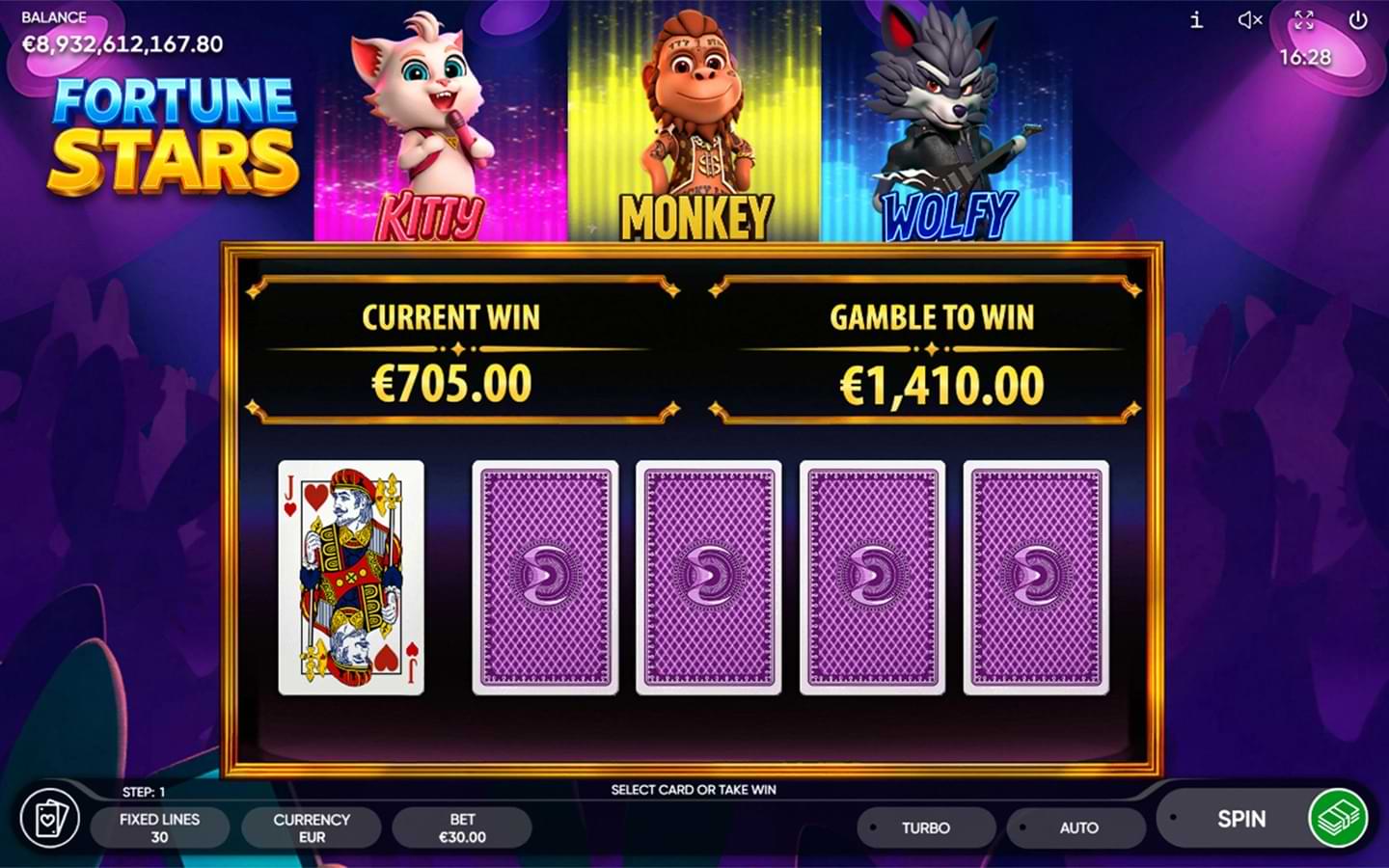Click the revealed Jack of Hearts card
Screen dimensions: 1389x868
351,576
